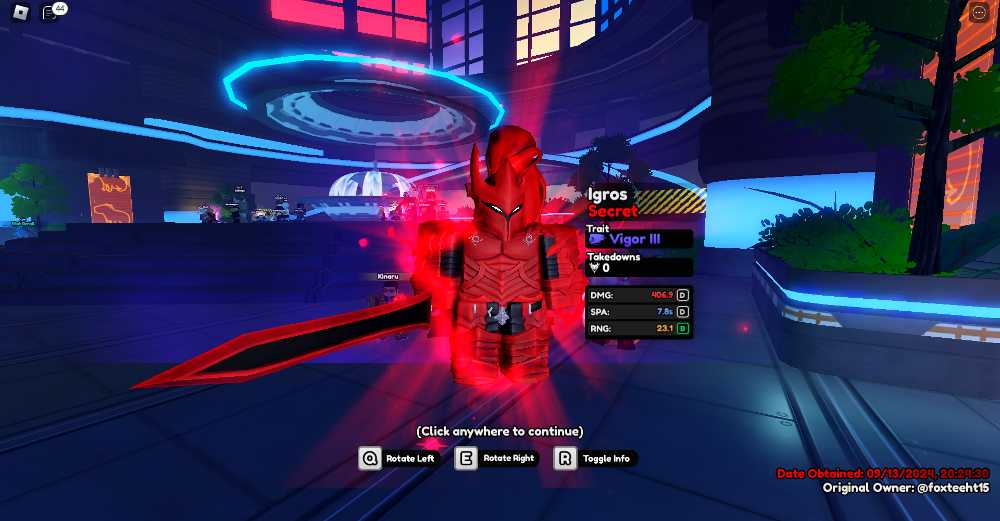Viewport: 1000px width, 521px height.
Task: Dismiss via the Click anywhere to continue prompt
Action: click(x=499, y=431)
